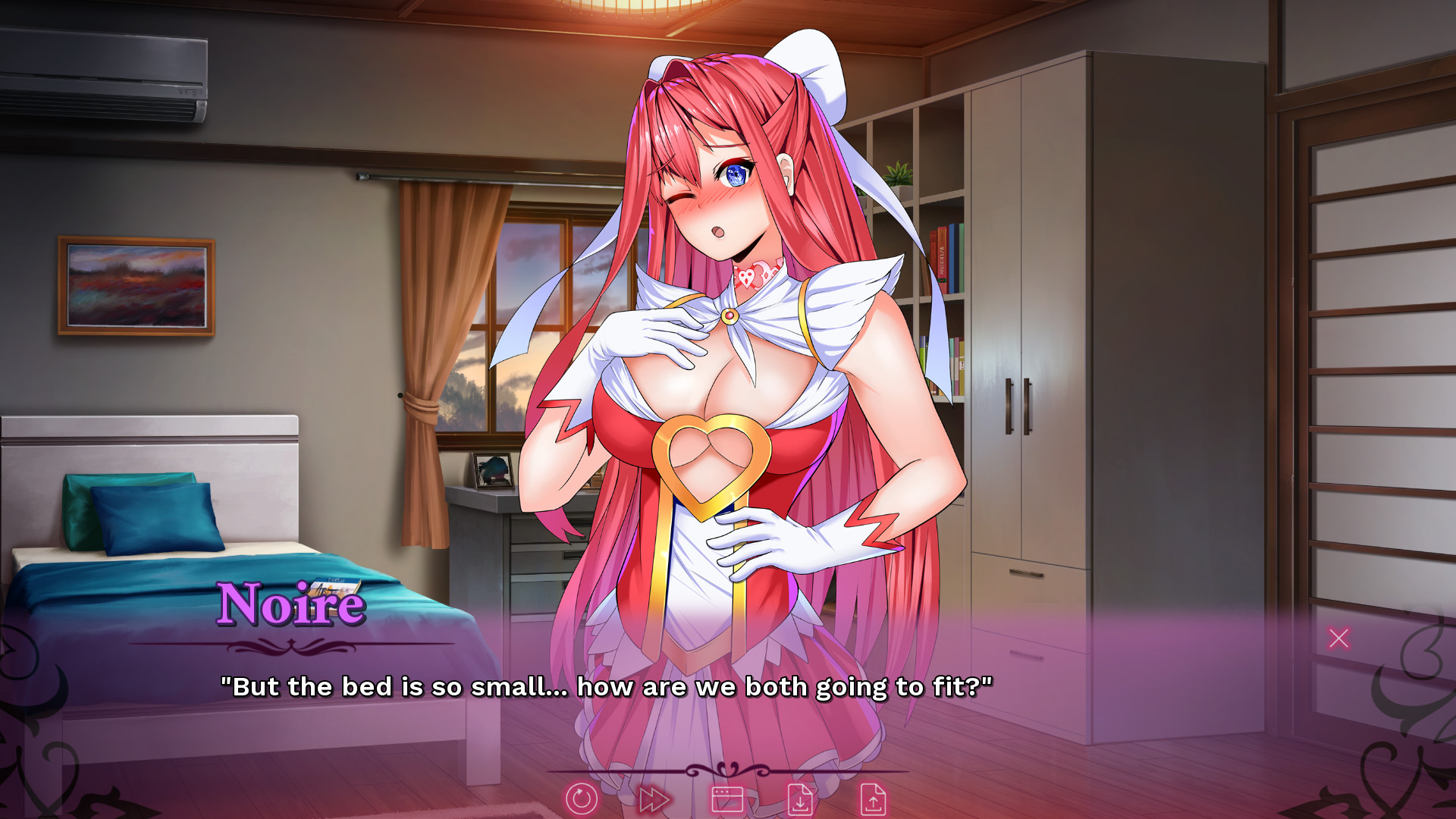This screenshot has width=1456, height=819.
Task: Activate the auto-play circular arrow icon
Action: tap(582, 798)
